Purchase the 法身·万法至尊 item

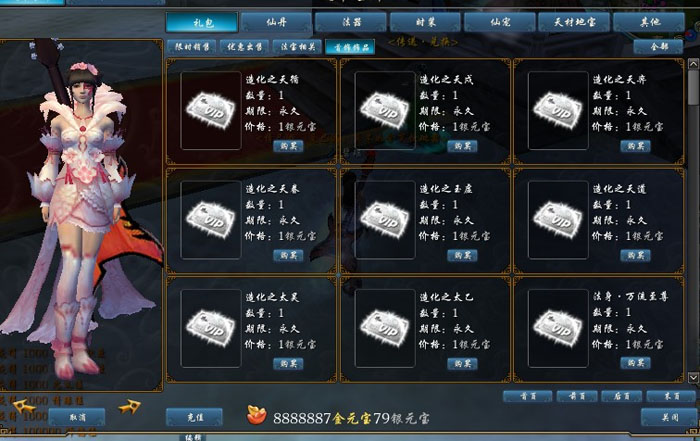pos(635,363)
